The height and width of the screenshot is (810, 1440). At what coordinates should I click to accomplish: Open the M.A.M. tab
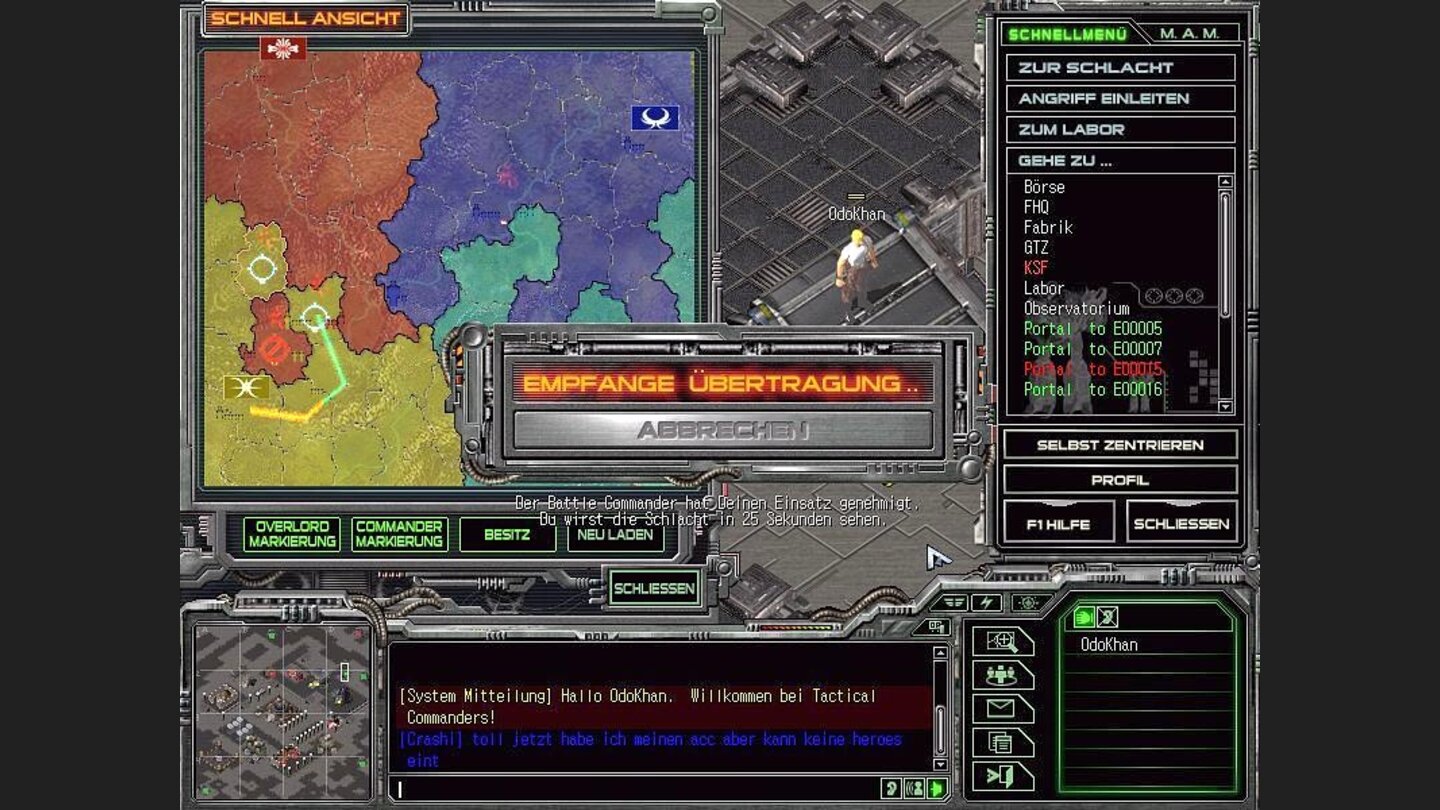[x=1191, y=31]
